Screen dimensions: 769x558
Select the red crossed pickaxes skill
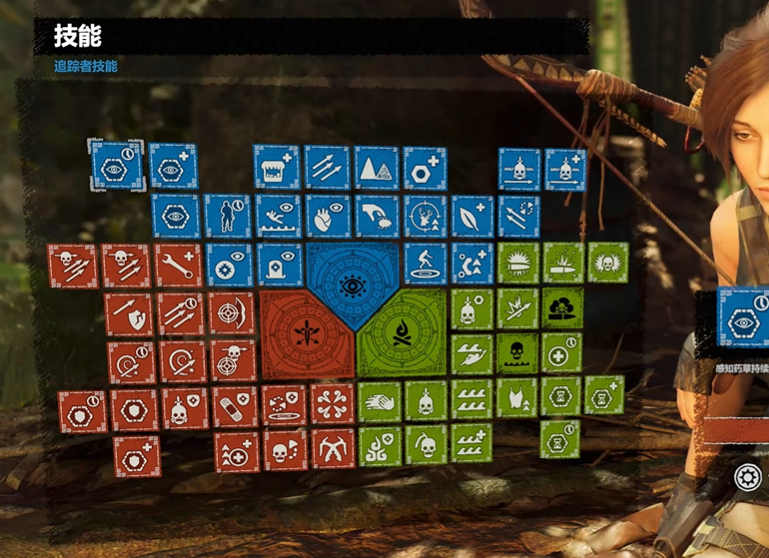coord(332,449)
